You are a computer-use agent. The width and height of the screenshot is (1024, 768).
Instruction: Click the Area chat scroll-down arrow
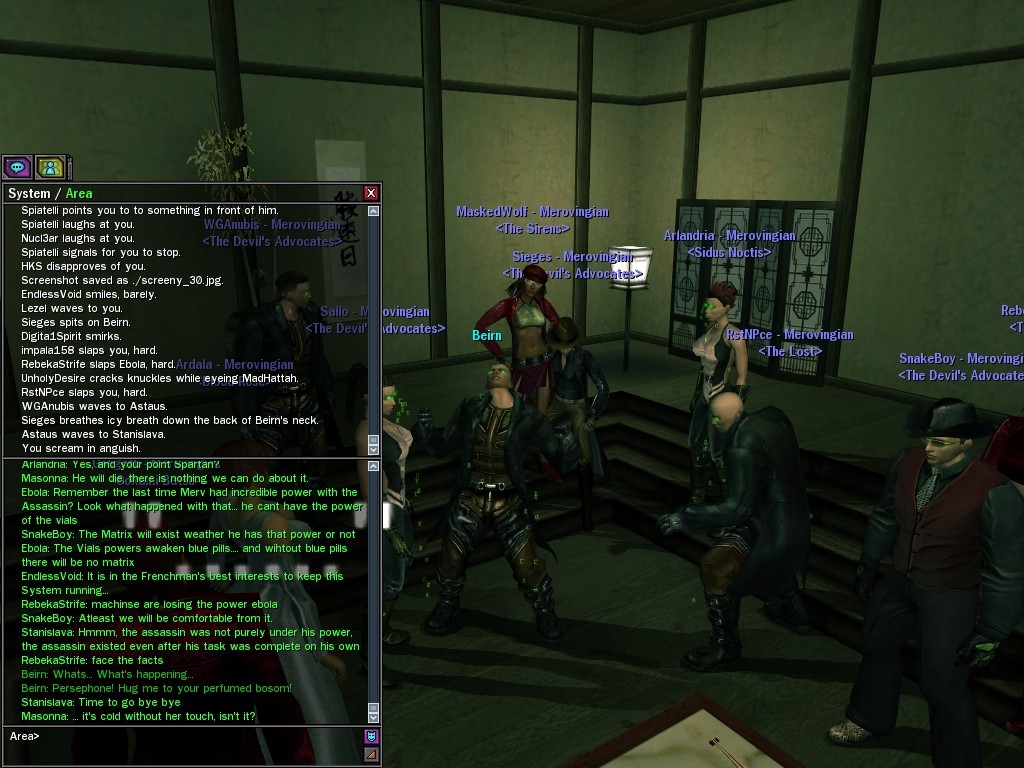coord(374,716)
